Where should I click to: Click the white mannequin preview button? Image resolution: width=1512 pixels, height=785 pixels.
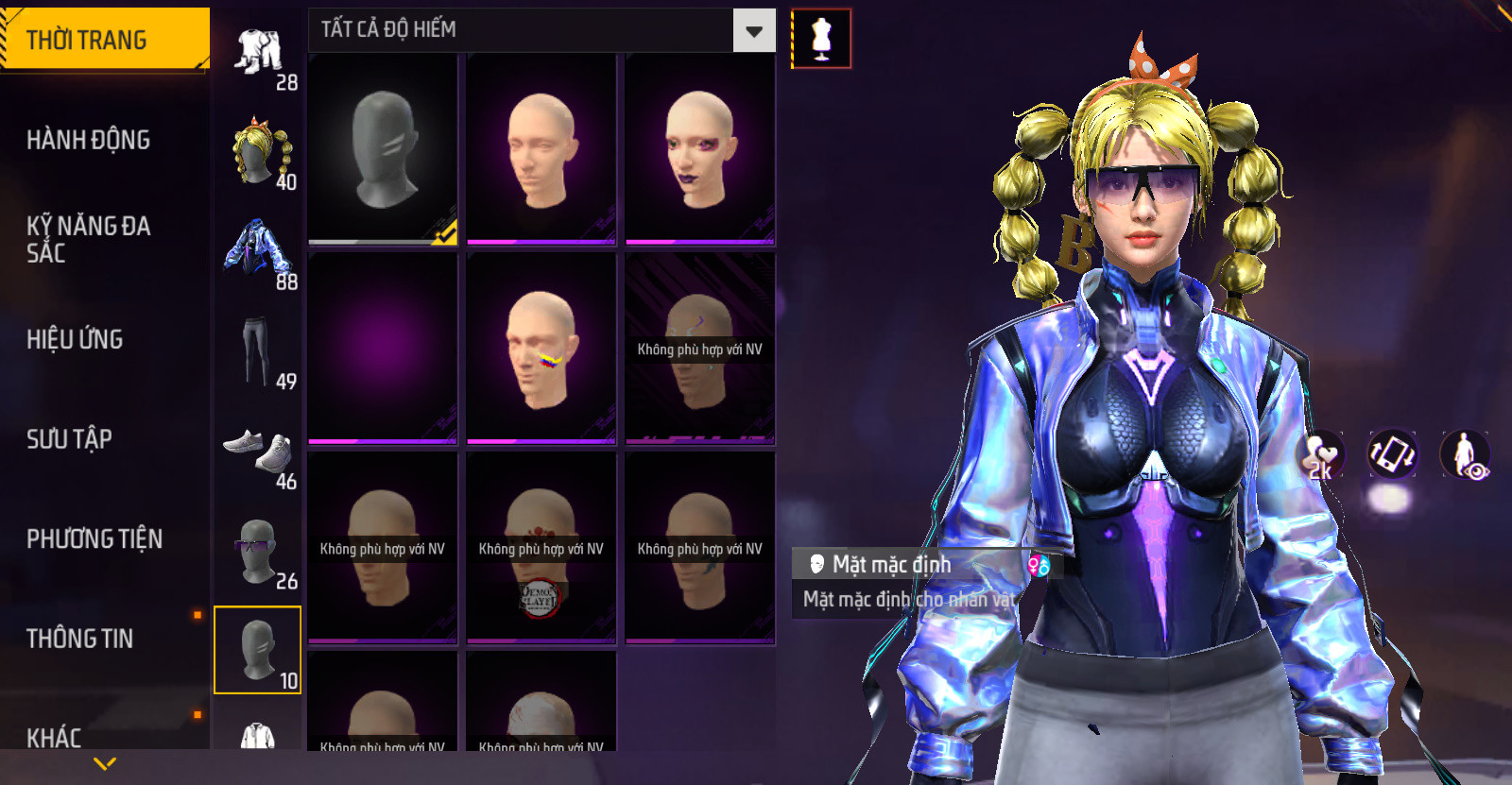(x=821, y=40)
